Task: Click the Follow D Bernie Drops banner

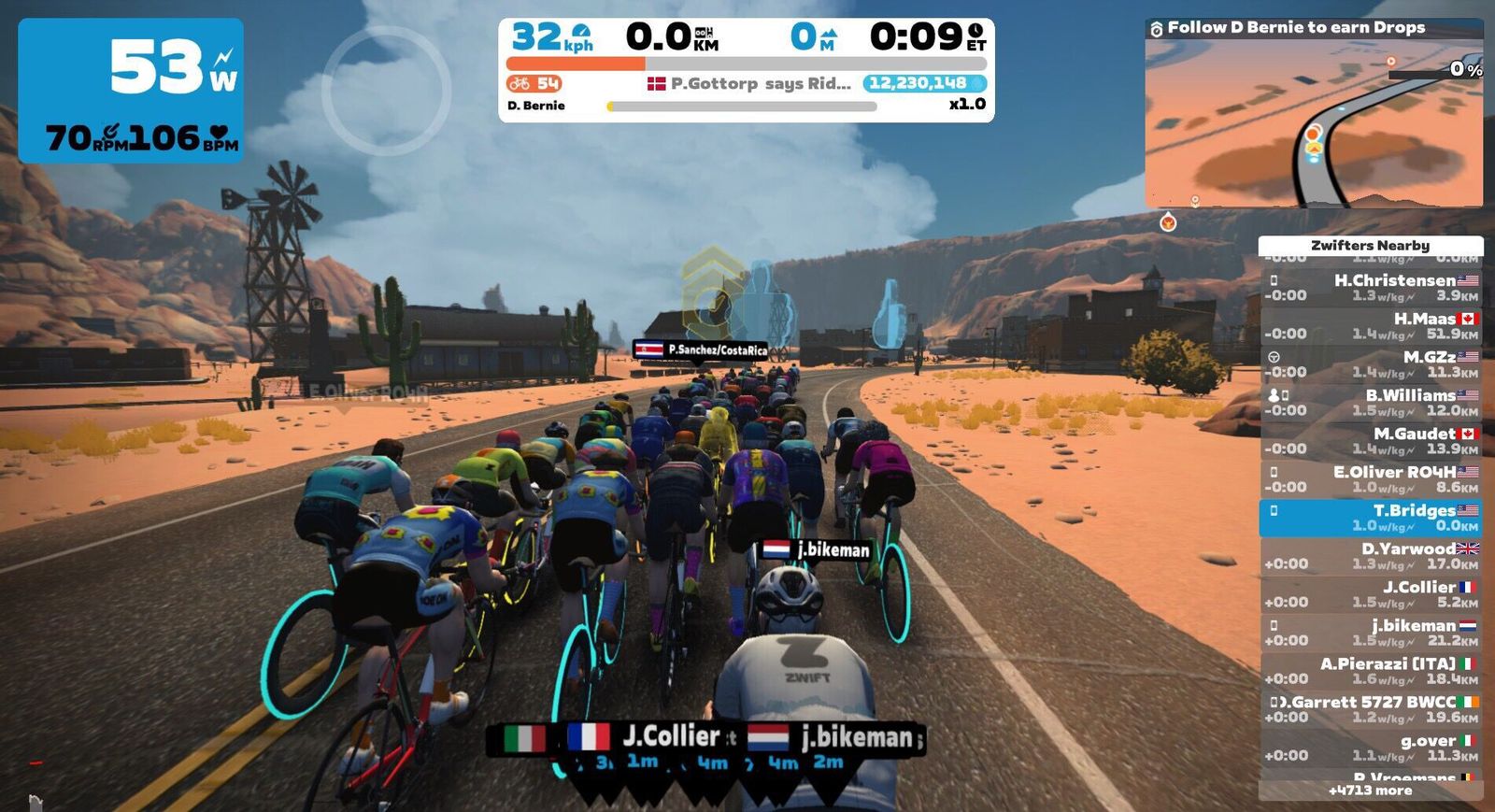Action: click(x=1295, y=28)
